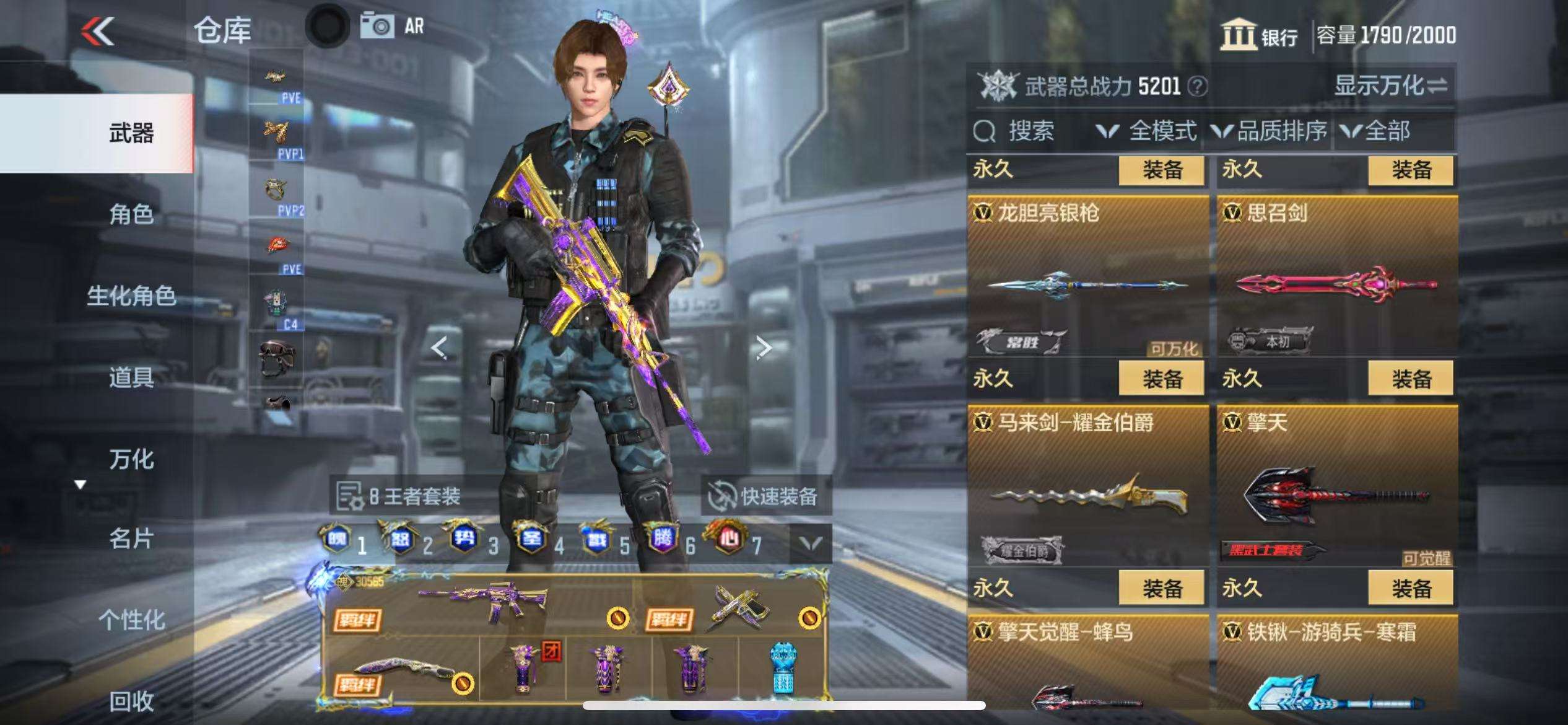
Task: Open the 回收 section
Action: click(131, 701)
